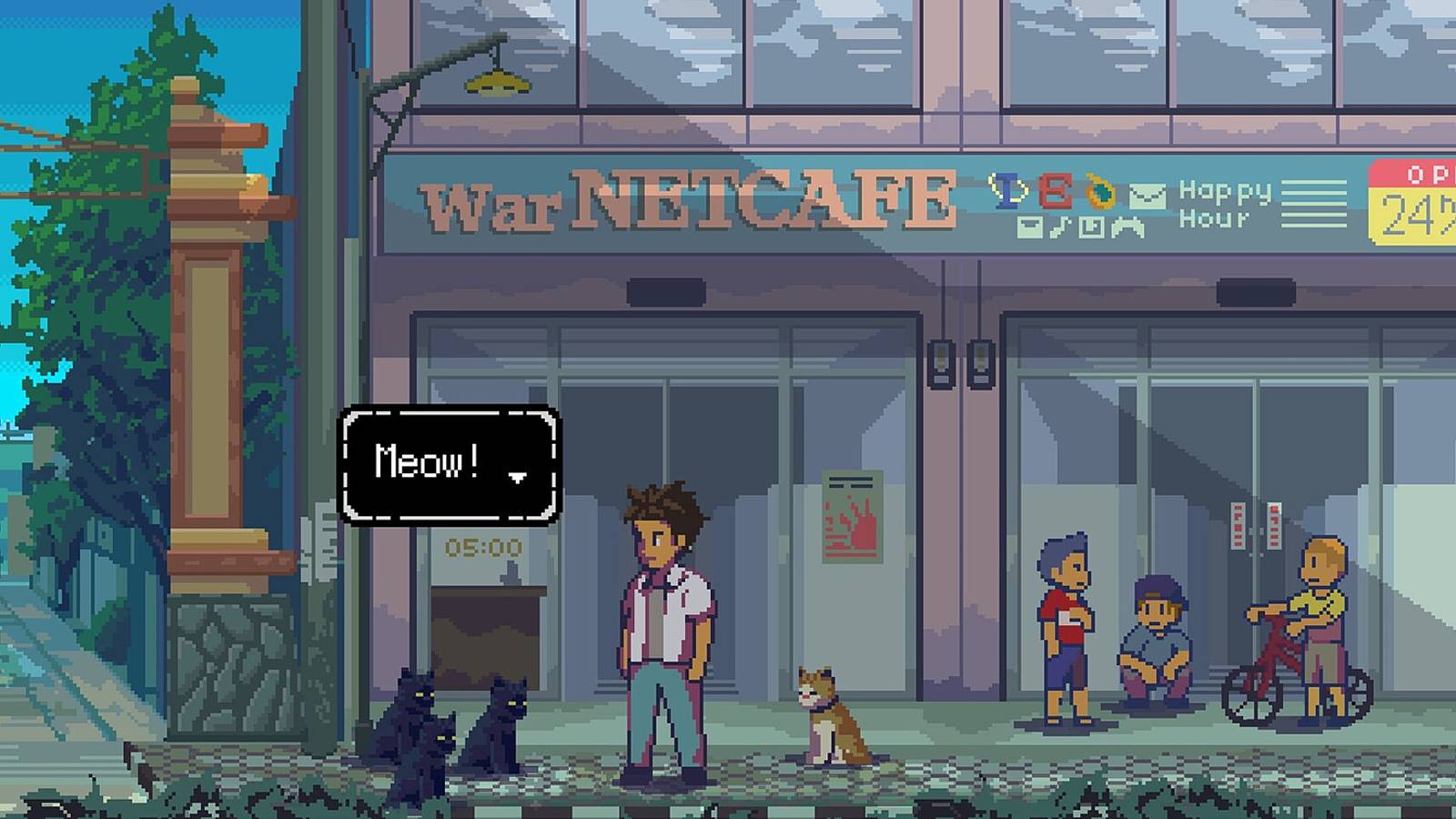
Task: Select the music note icon on the signboard
Action: (x=1061, y=226)
